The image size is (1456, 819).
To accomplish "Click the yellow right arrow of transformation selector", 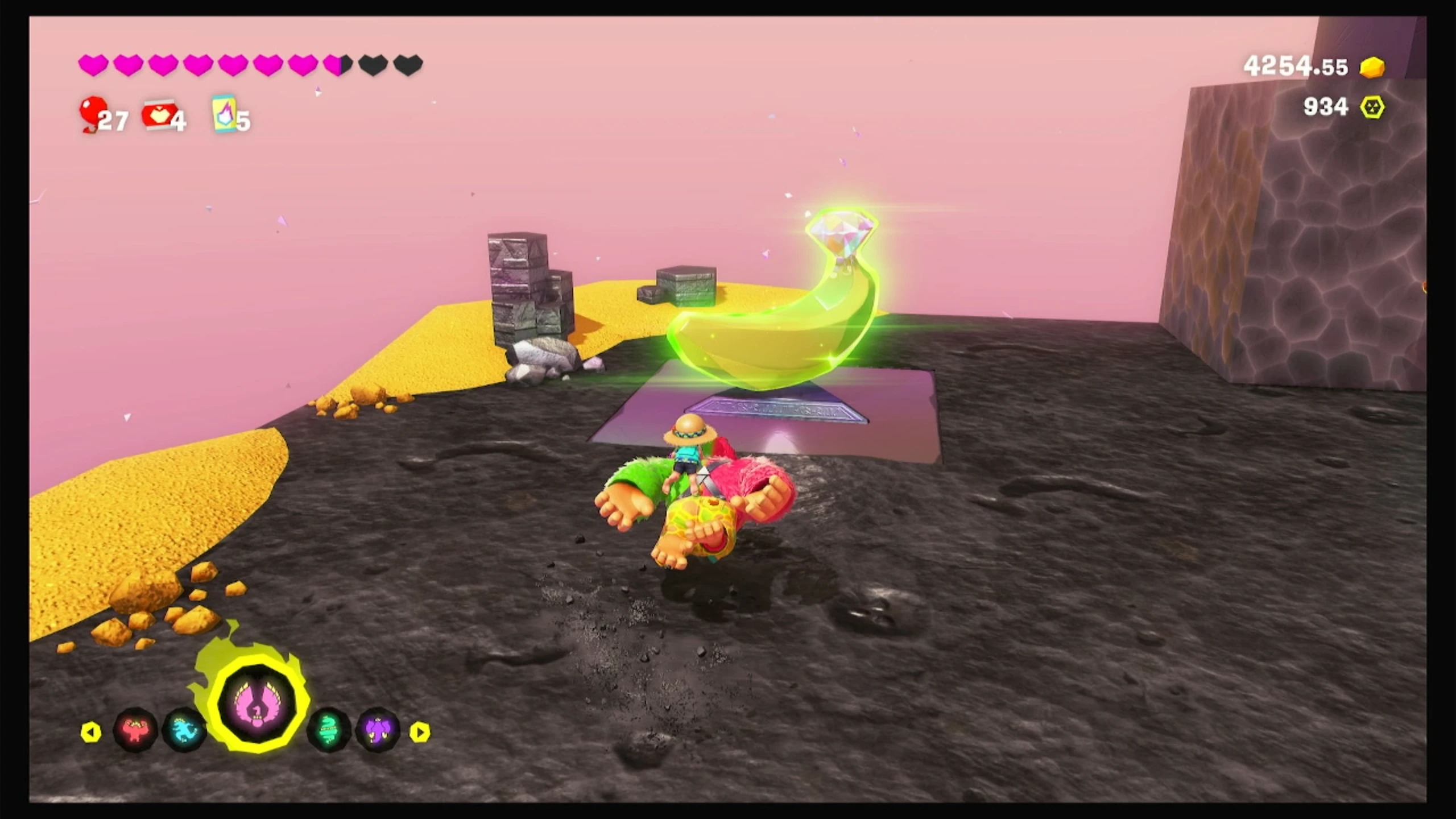I will tap(420, 732).
